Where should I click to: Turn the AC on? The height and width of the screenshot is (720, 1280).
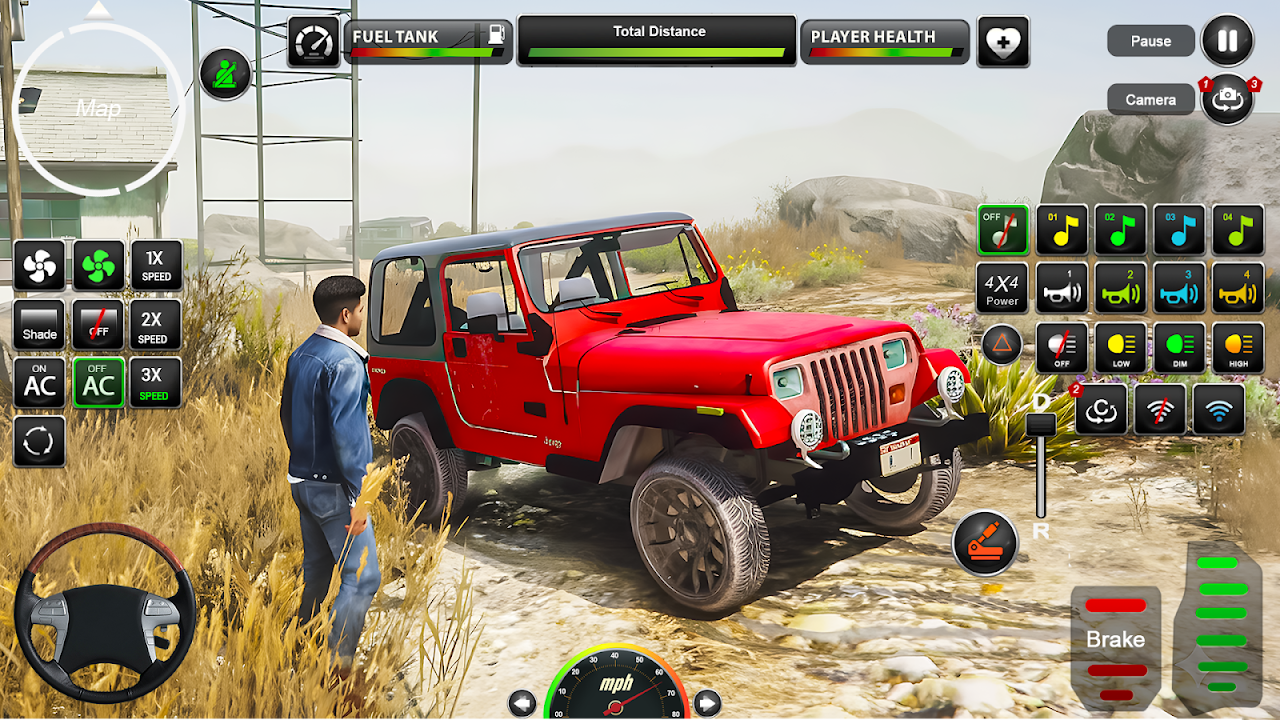39,383
